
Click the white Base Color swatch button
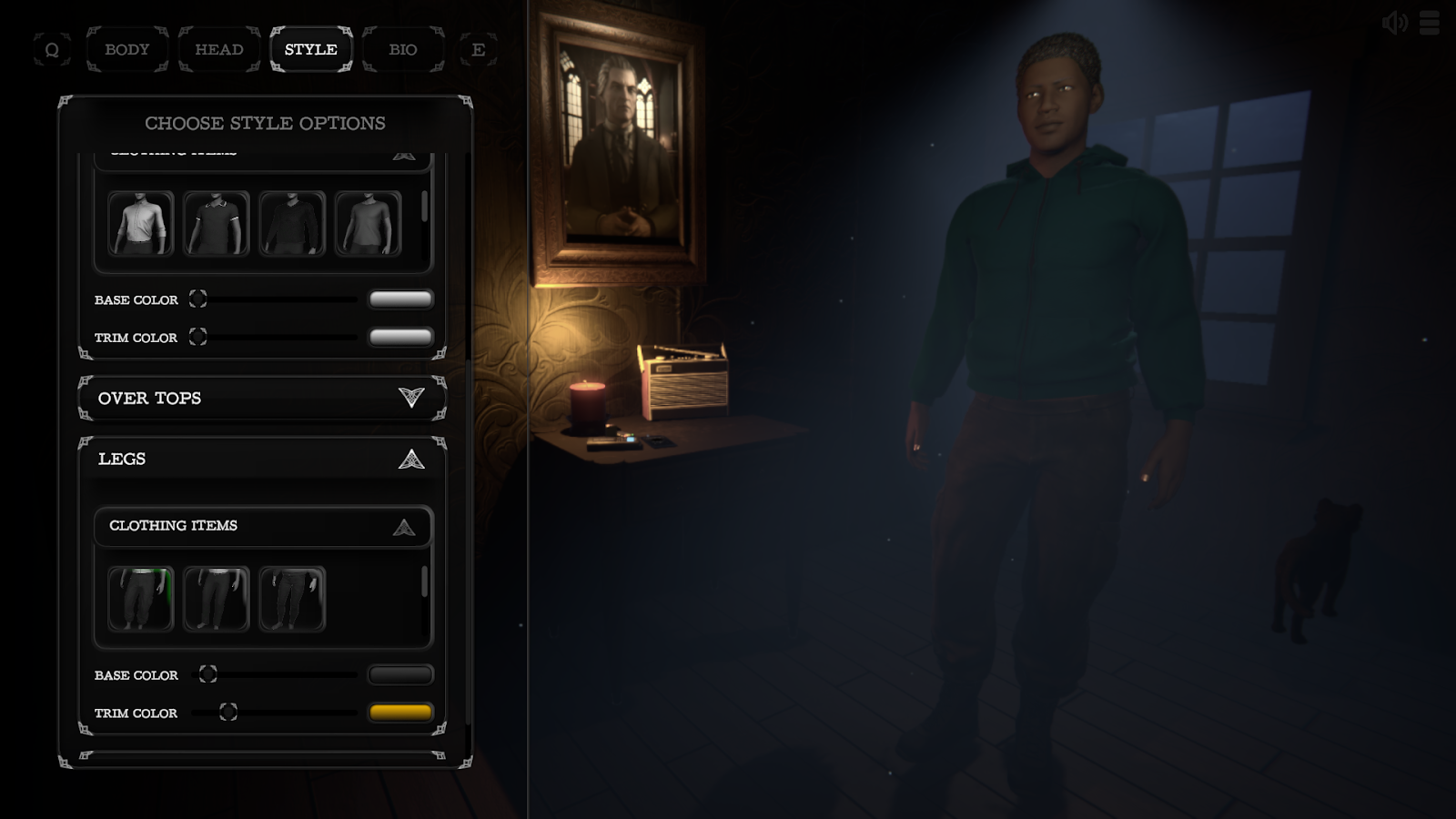point(400,298)
